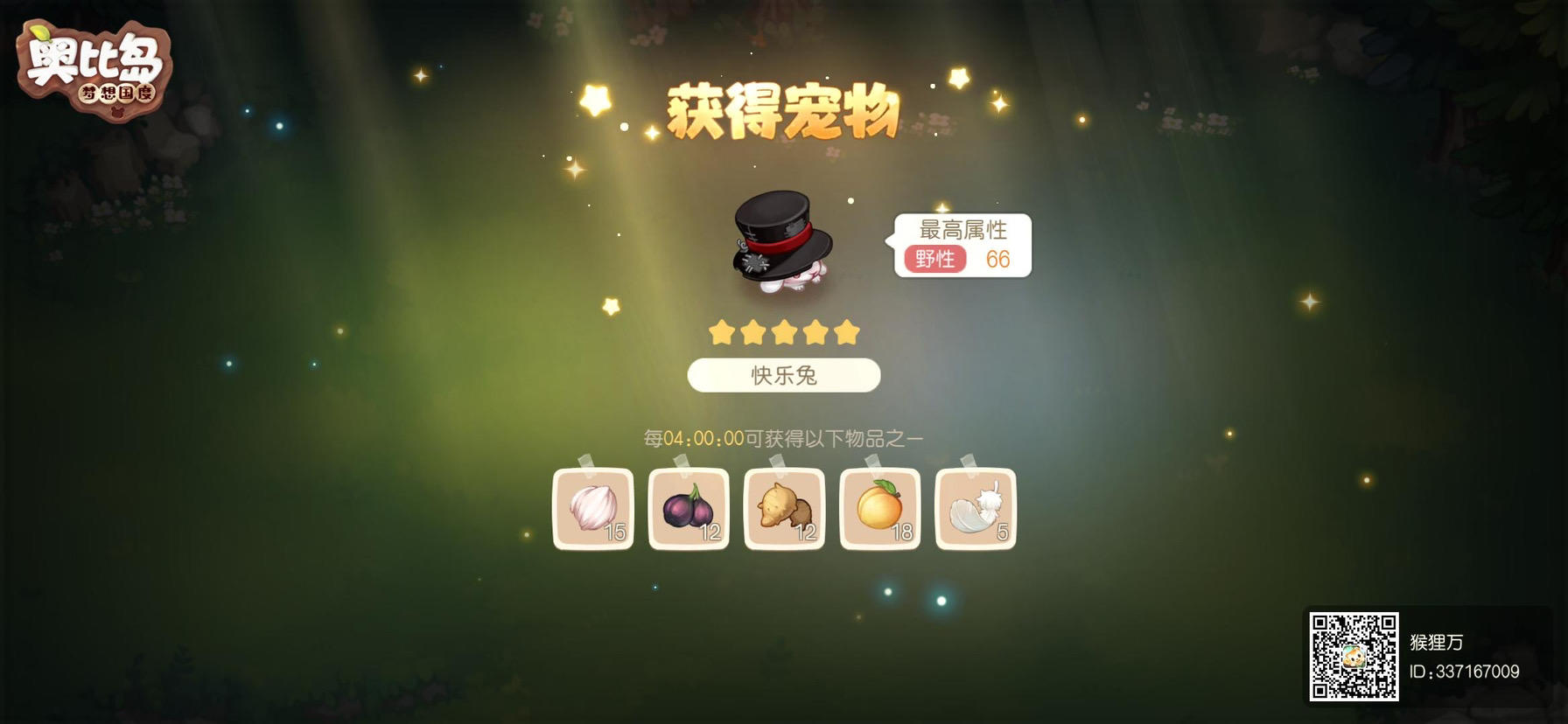Click the purple fig fruit item icon
Screen dimensions: 1568x724
click(x=689, y=509)
